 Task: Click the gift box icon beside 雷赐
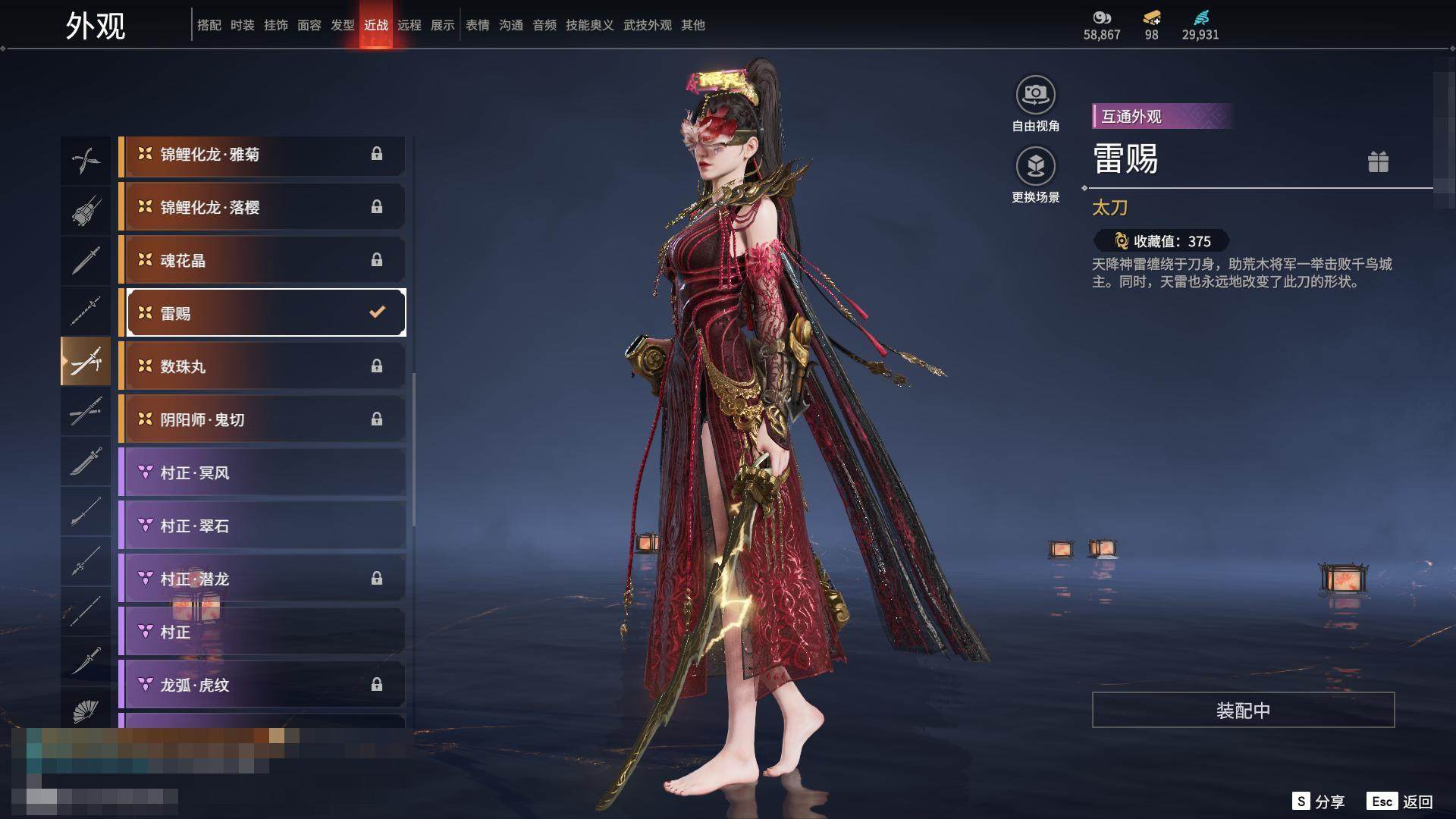tap(1378, 162)
